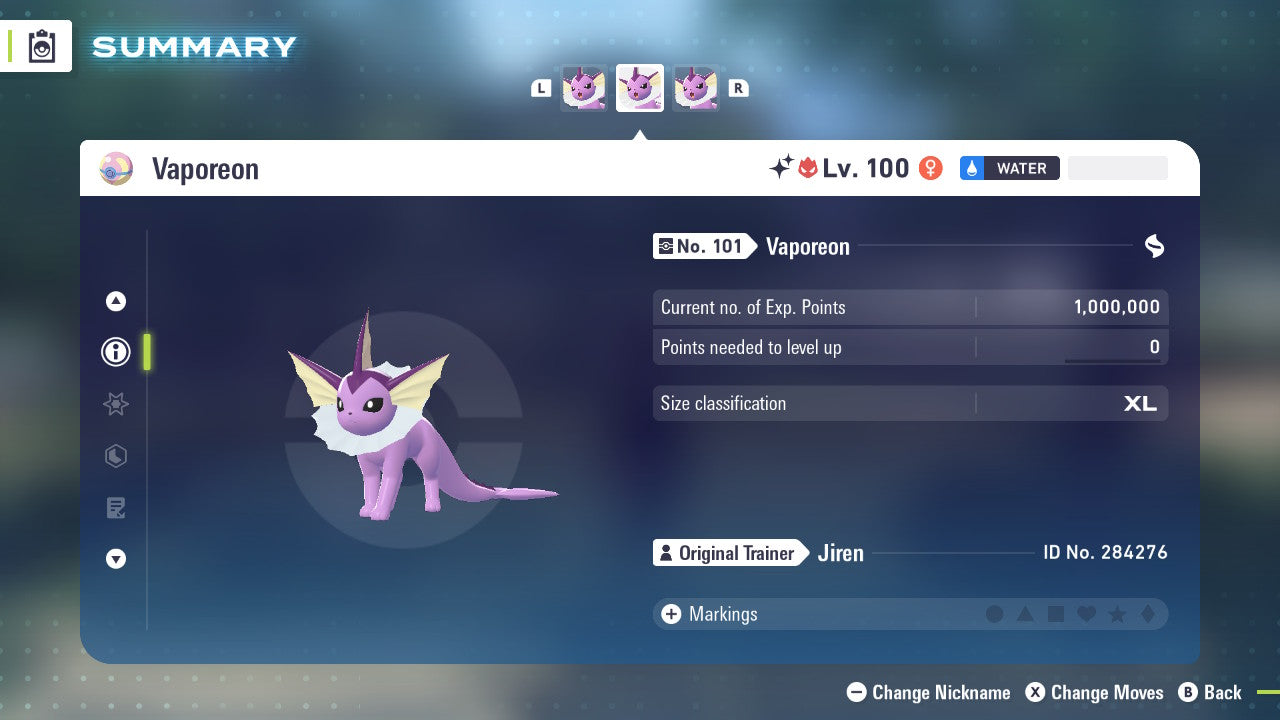Select the highlighted center Vaporeon thumbnail tab
This screenshot has width=1280, height=720.
coord(639,88)
